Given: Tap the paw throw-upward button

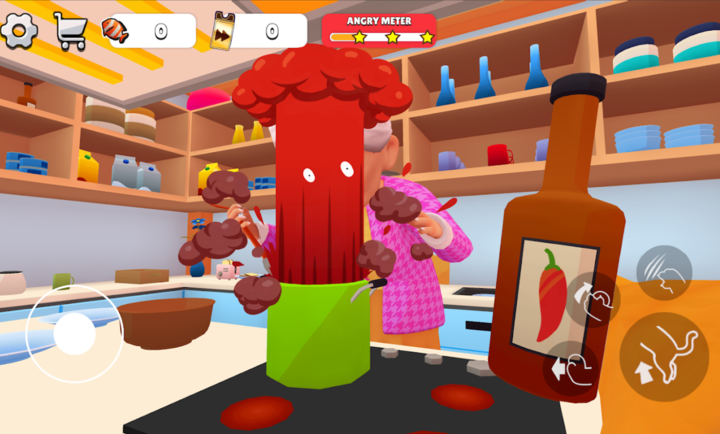Looking at the screenshot, I should [x=592, y=300].
